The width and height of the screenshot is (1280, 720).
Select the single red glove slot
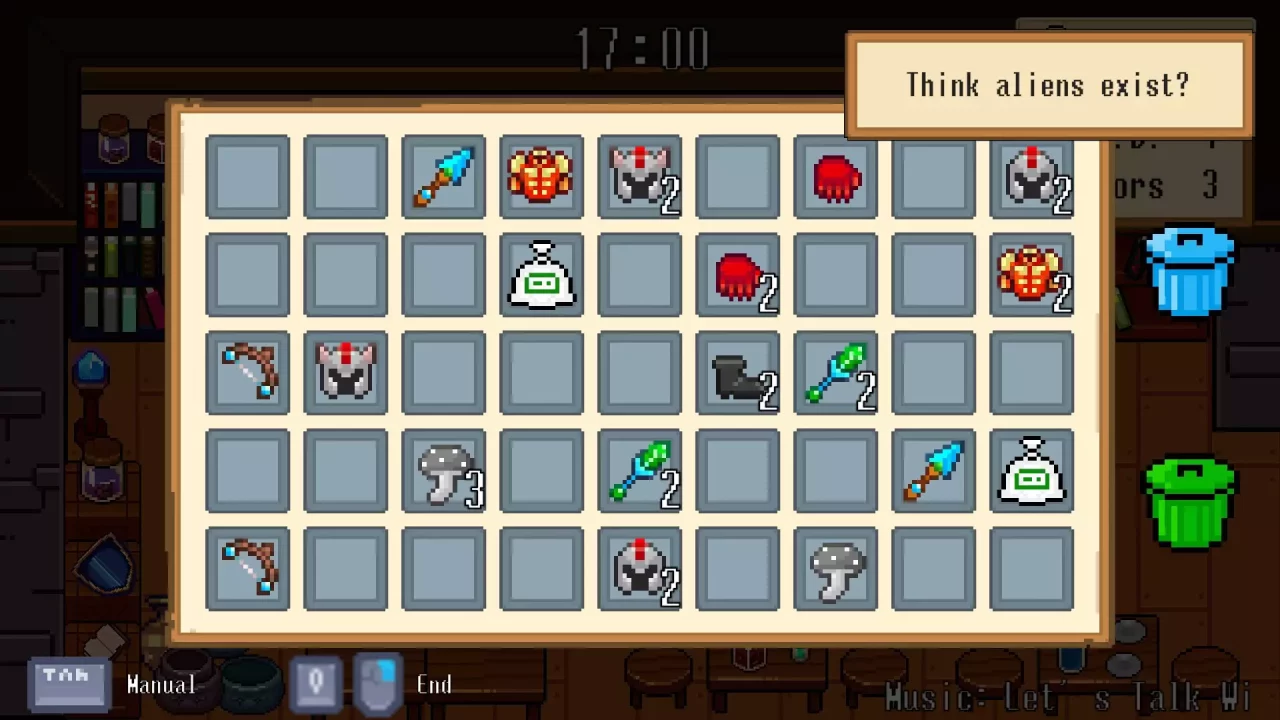835,177
